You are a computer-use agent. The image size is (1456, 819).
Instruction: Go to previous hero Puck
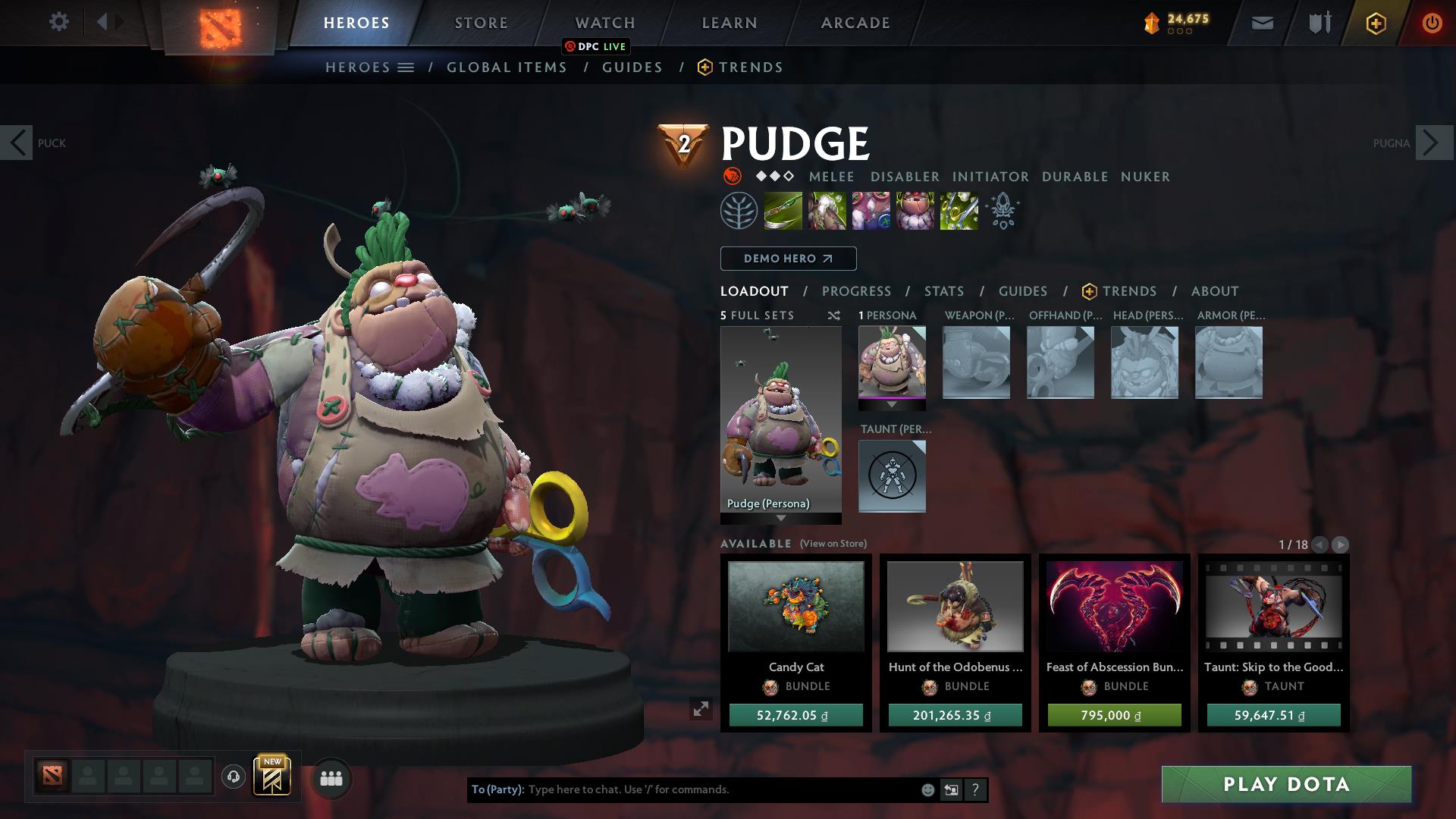pyautogui.click(x=17, y=143)
